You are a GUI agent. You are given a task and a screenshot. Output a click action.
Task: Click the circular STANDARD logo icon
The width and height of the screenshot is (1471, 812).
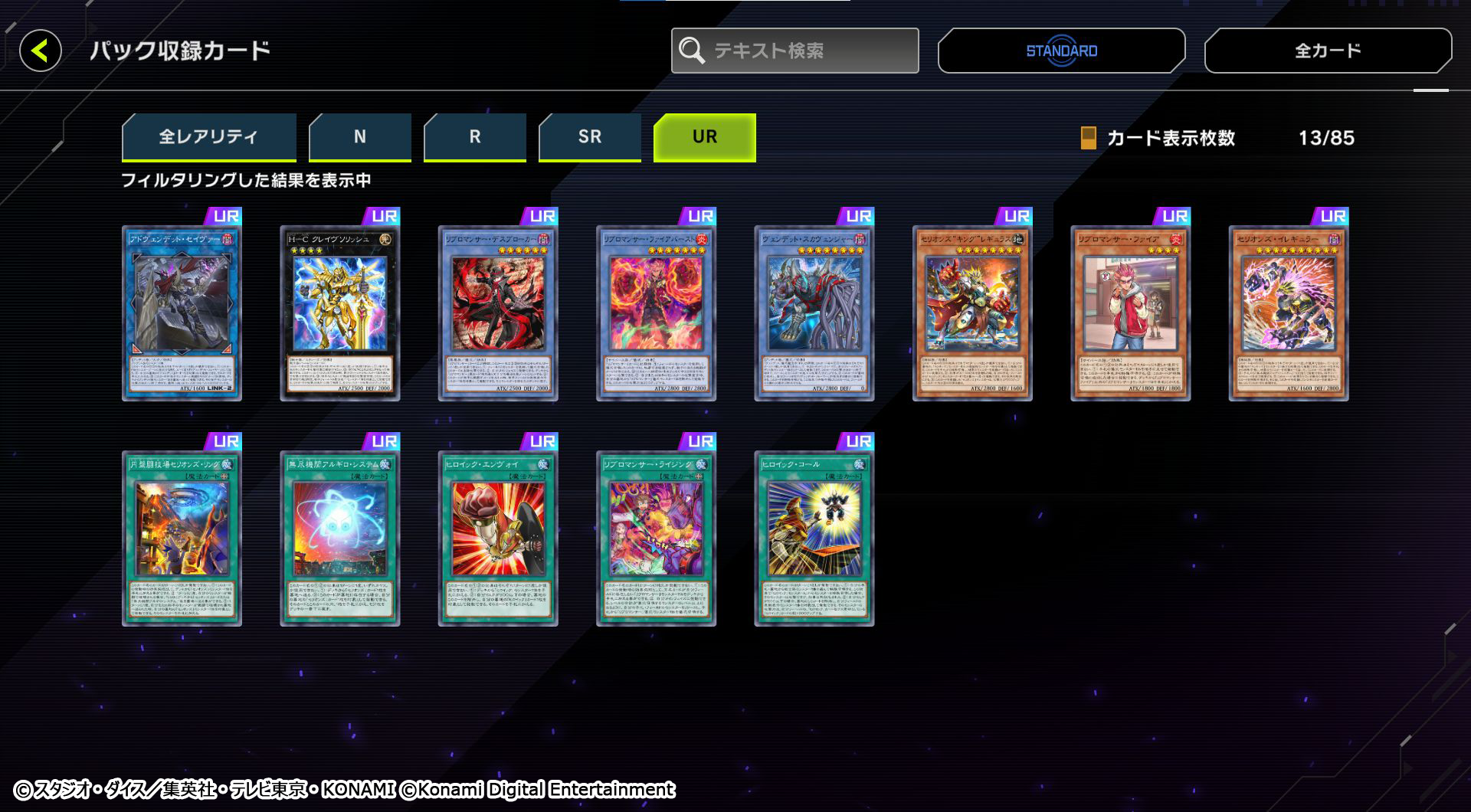coord(1060,50)
